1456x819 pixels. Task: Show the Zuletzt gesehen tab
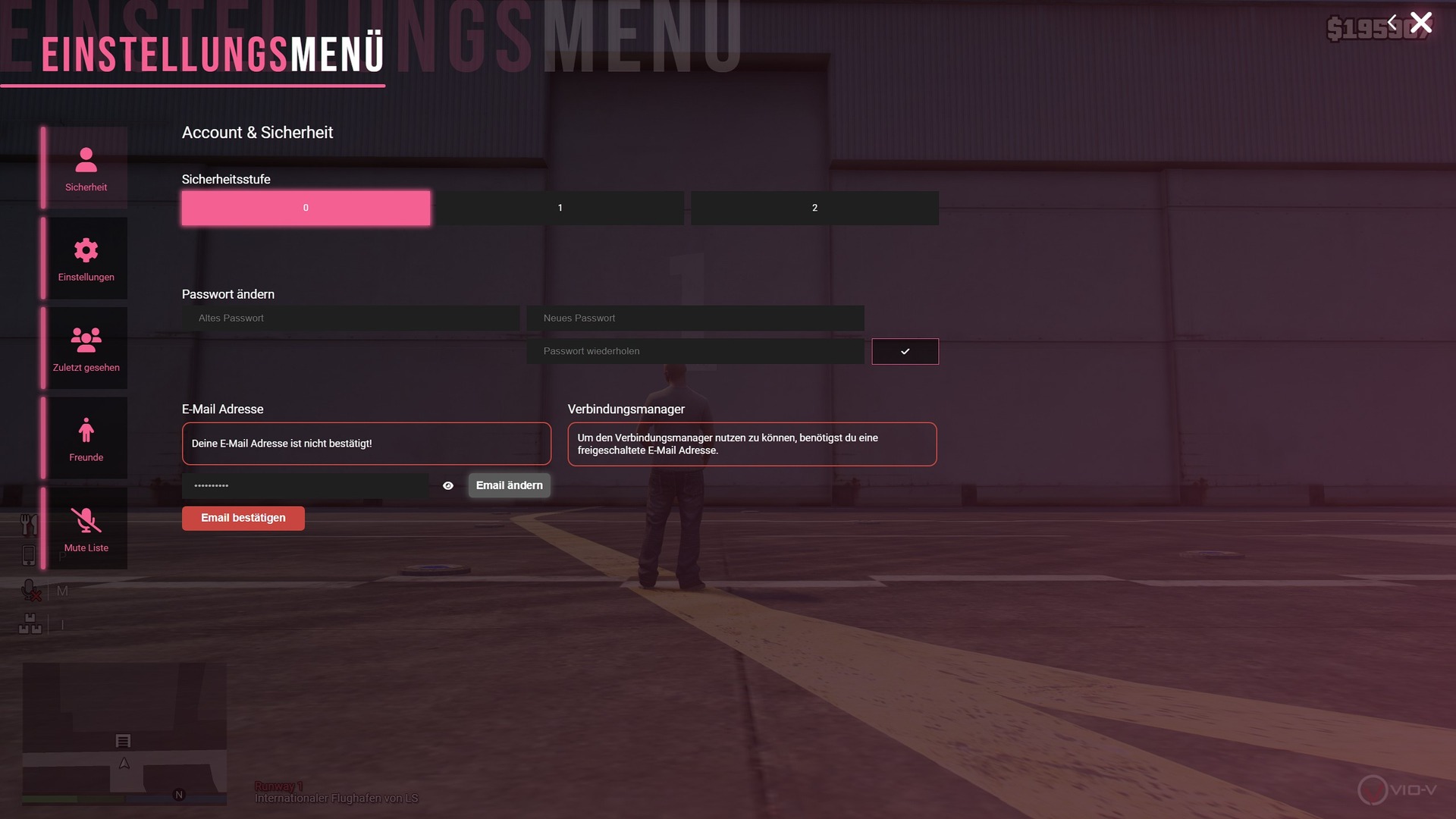pos(86,349)
